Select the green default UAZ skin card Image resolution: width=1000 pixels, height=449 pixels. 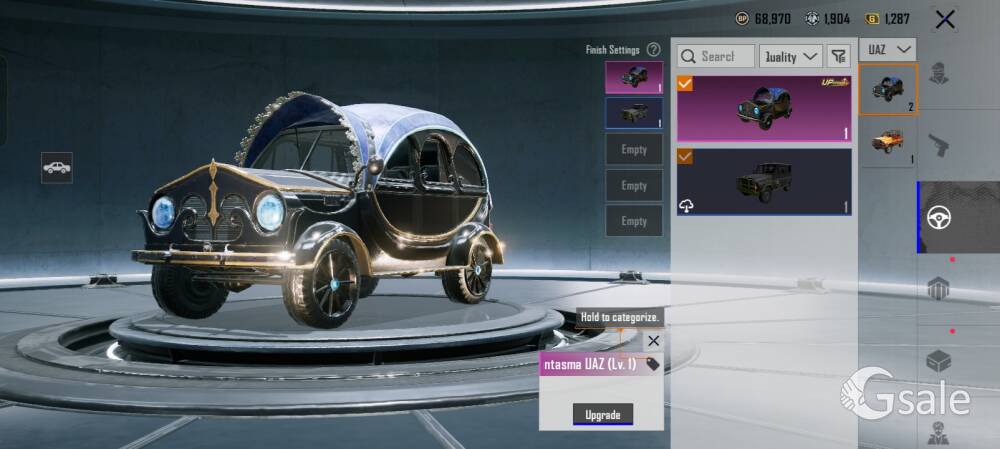764,181
